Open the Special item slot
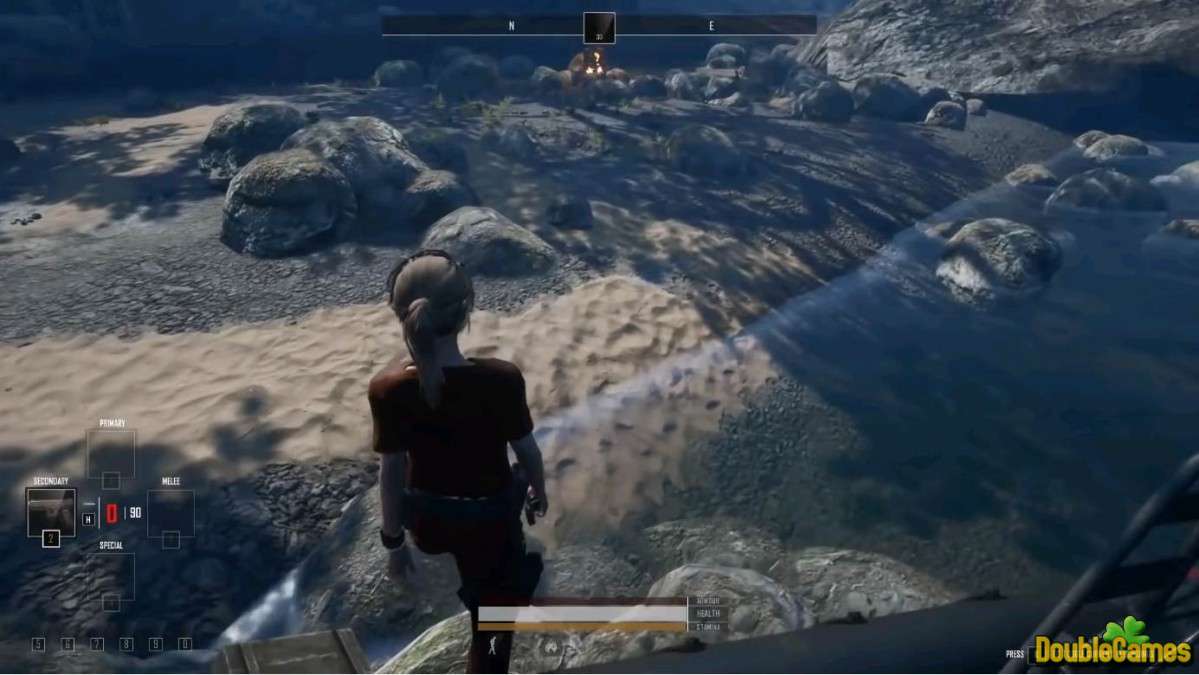This screenshot has width=1199, height=675. pyautogui.click(x=111, y=577)
